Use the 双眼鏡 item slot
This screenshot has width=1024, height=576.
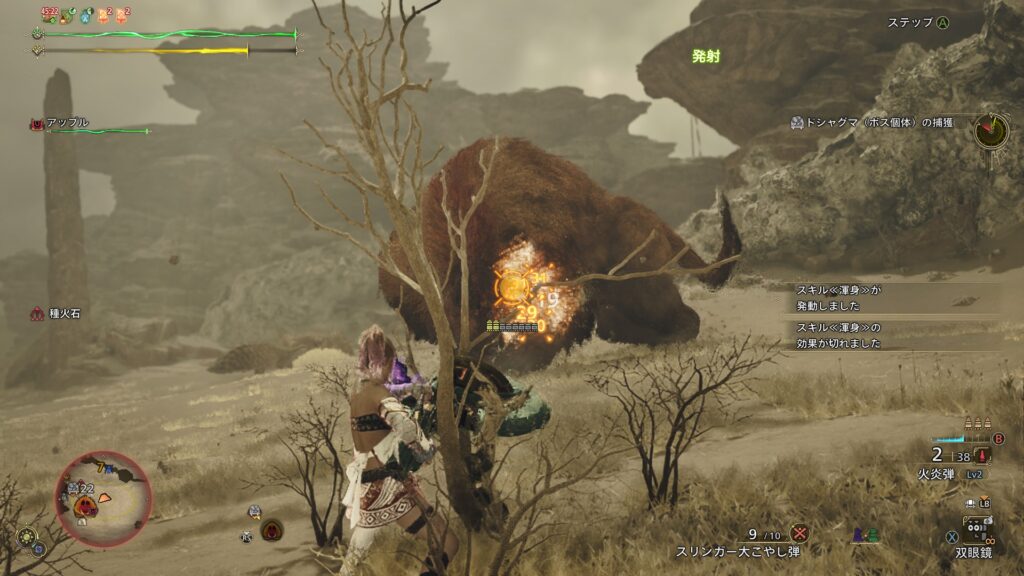977,528
